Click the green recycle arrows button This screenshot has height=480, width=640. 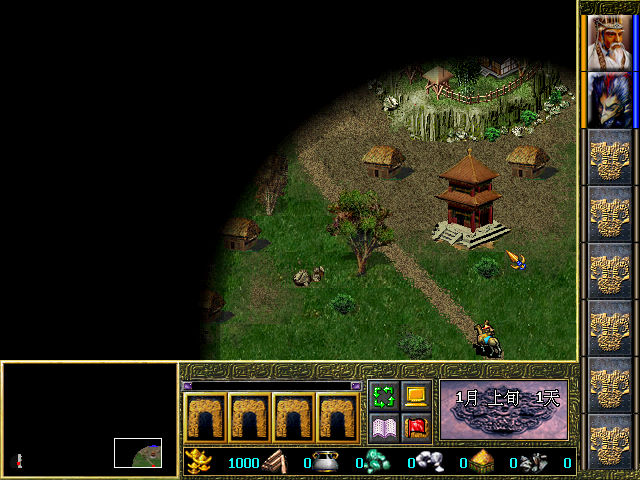pyautogui.click(x=383, y=396)
